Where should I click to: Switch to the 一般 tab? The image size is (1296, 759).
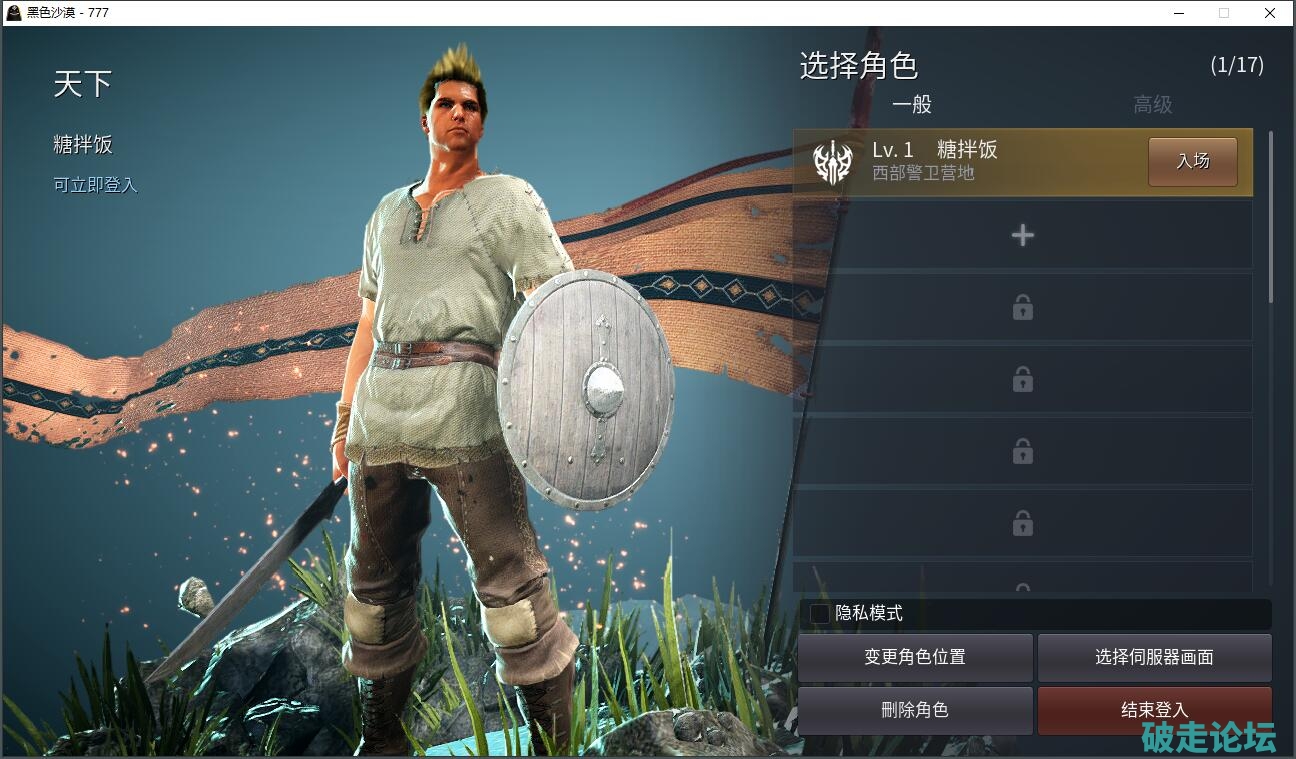(x=911, y=105)
